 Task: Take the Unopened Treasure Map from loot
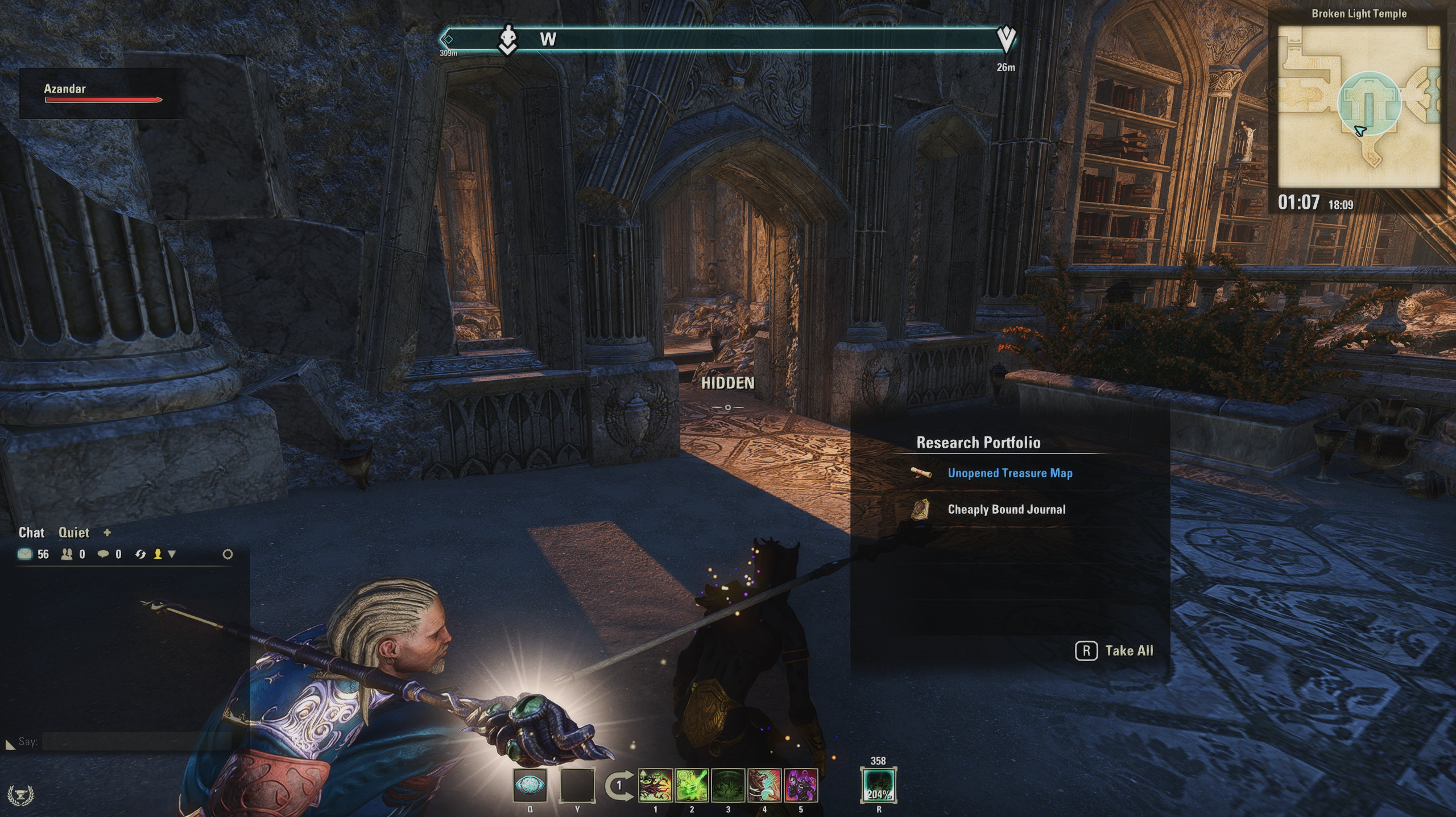(1010, 473)
